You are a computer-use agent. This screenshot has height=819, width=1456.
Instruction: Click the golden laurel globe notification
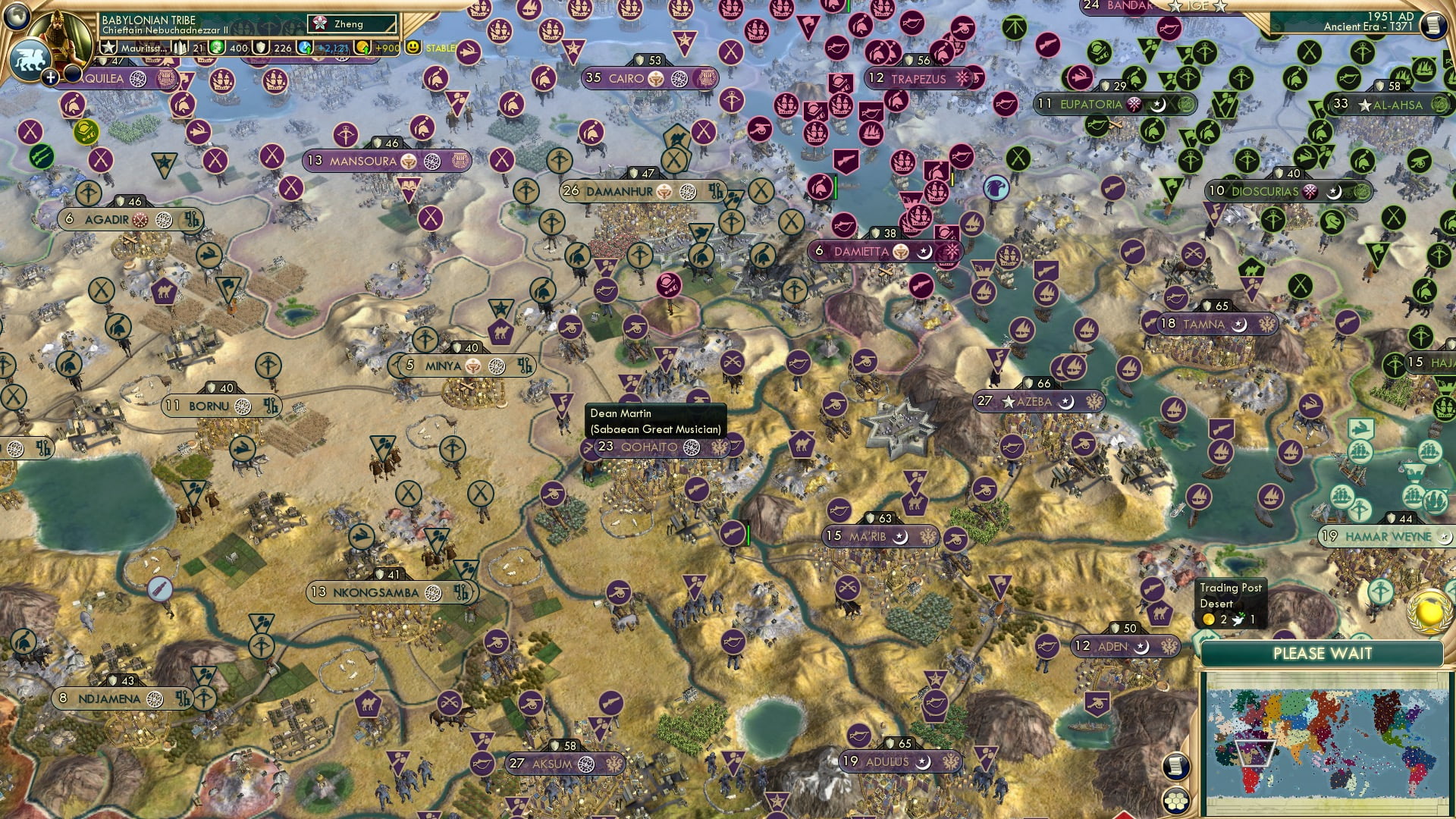click(1429, 613)
